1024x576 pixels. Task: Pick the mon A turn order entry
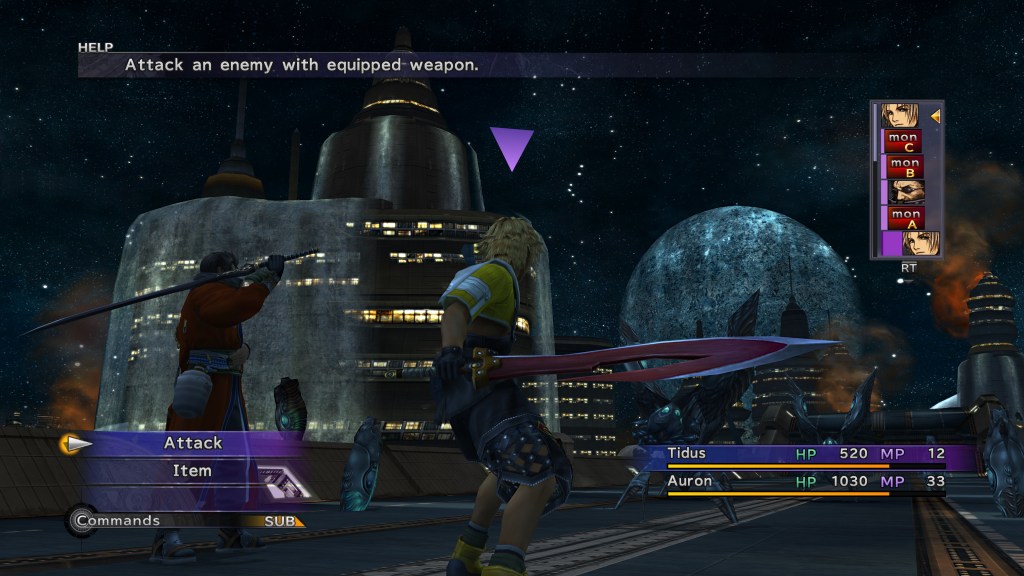pos(904,218)
